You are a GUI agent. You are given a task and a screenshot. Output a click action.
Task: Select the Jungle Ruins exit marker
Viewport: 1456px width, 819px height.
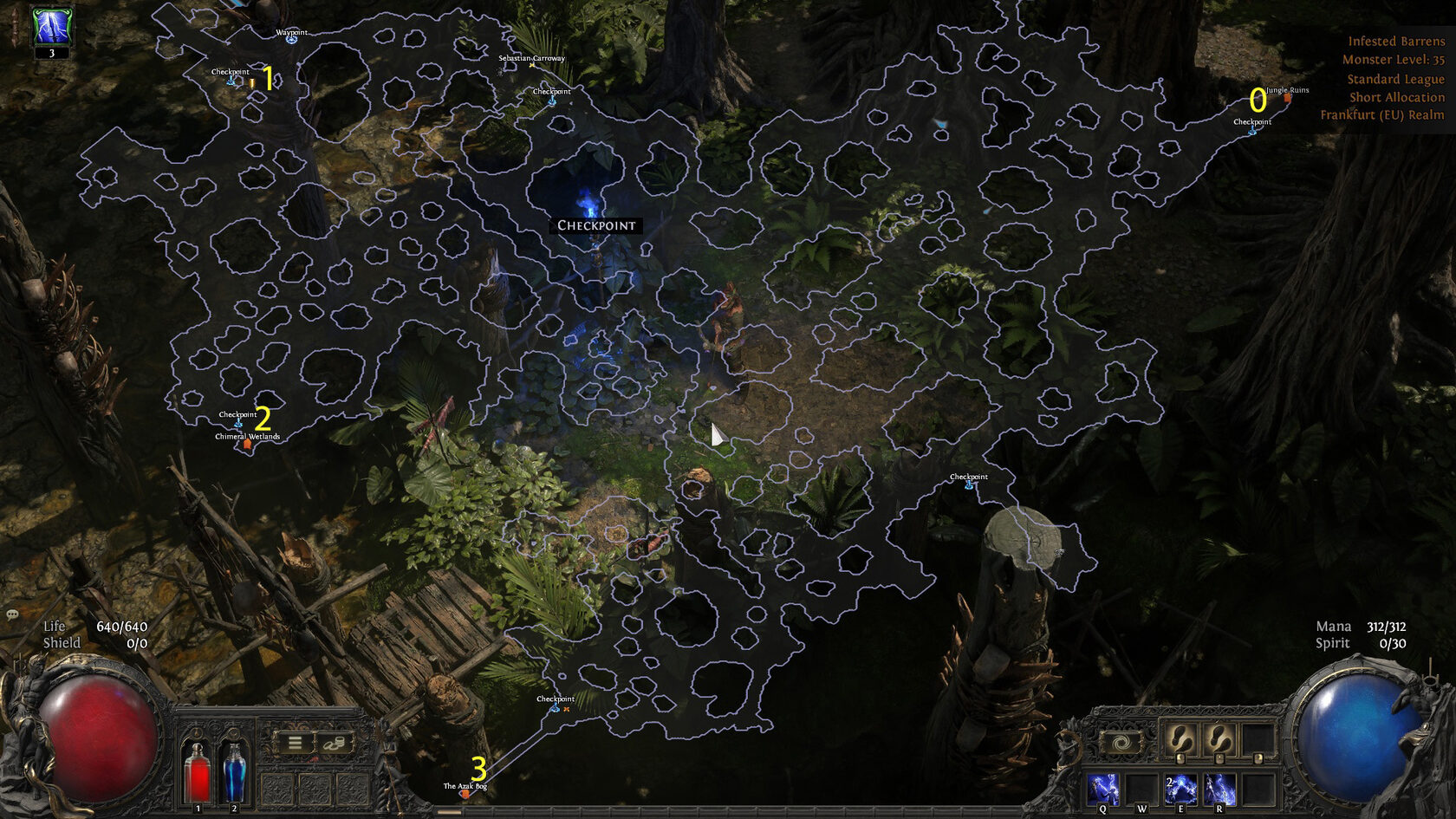(x=1287, y=98)
